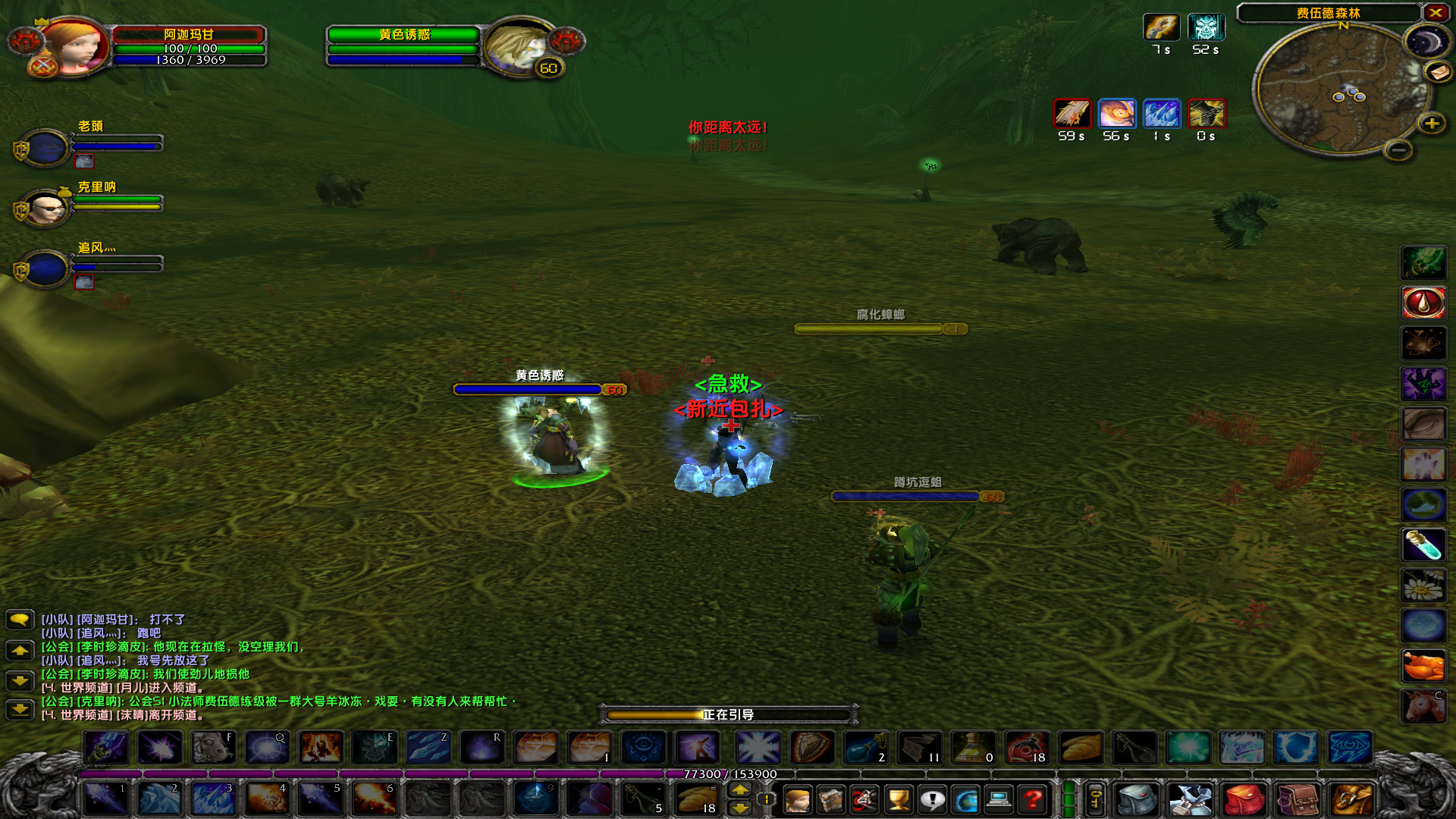Eat the roast chicken food icon on right sidebar
Screen dimensions: 1456x819
pos(1424,665)
